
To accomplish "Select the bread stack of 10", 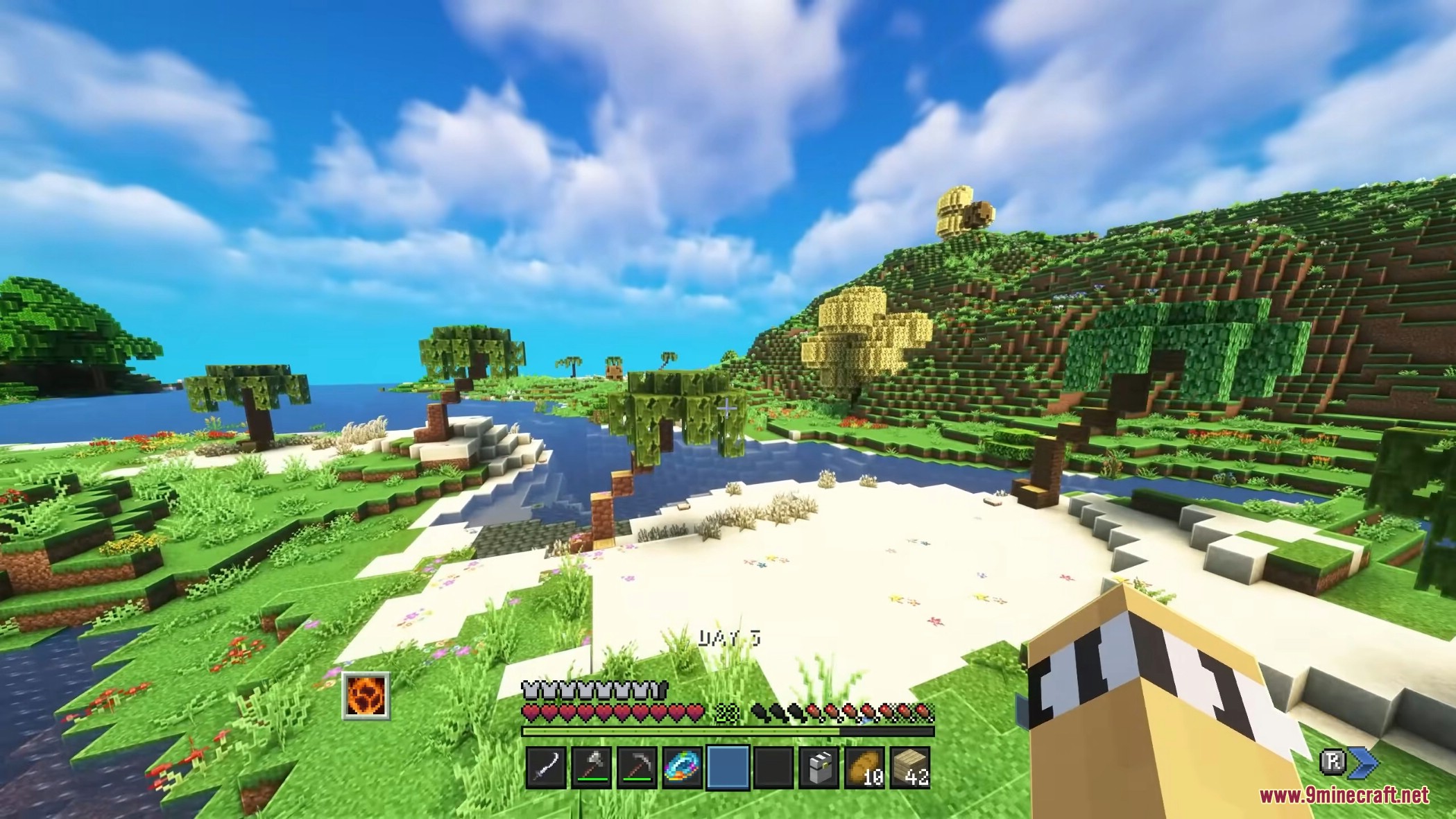I will point(864,768).
